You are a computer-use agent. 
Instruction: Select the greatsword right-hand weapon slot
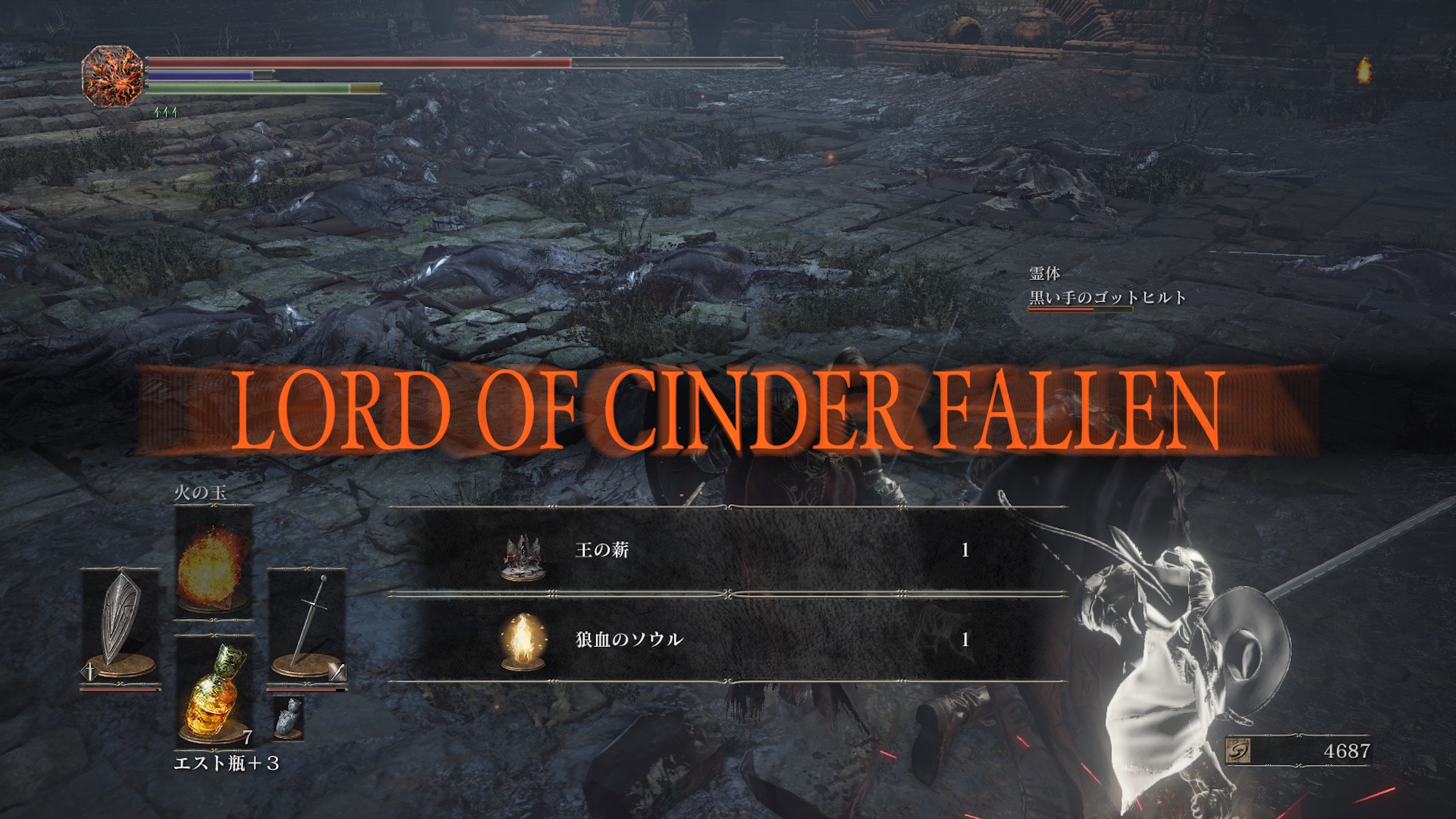(x=307, y=626)
